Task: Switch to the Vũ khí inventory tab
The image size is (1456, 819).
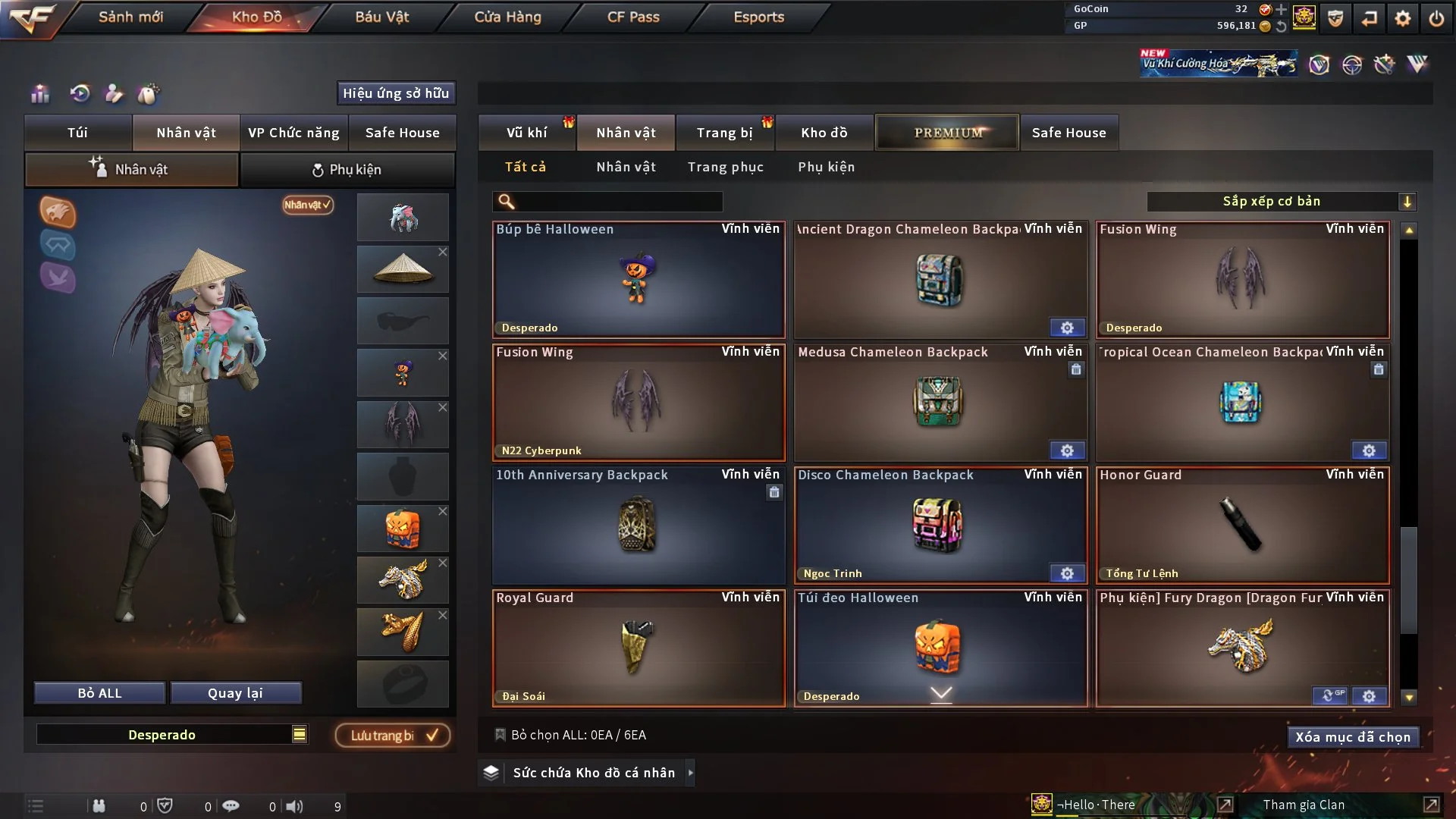Action: tap(526, 133)
